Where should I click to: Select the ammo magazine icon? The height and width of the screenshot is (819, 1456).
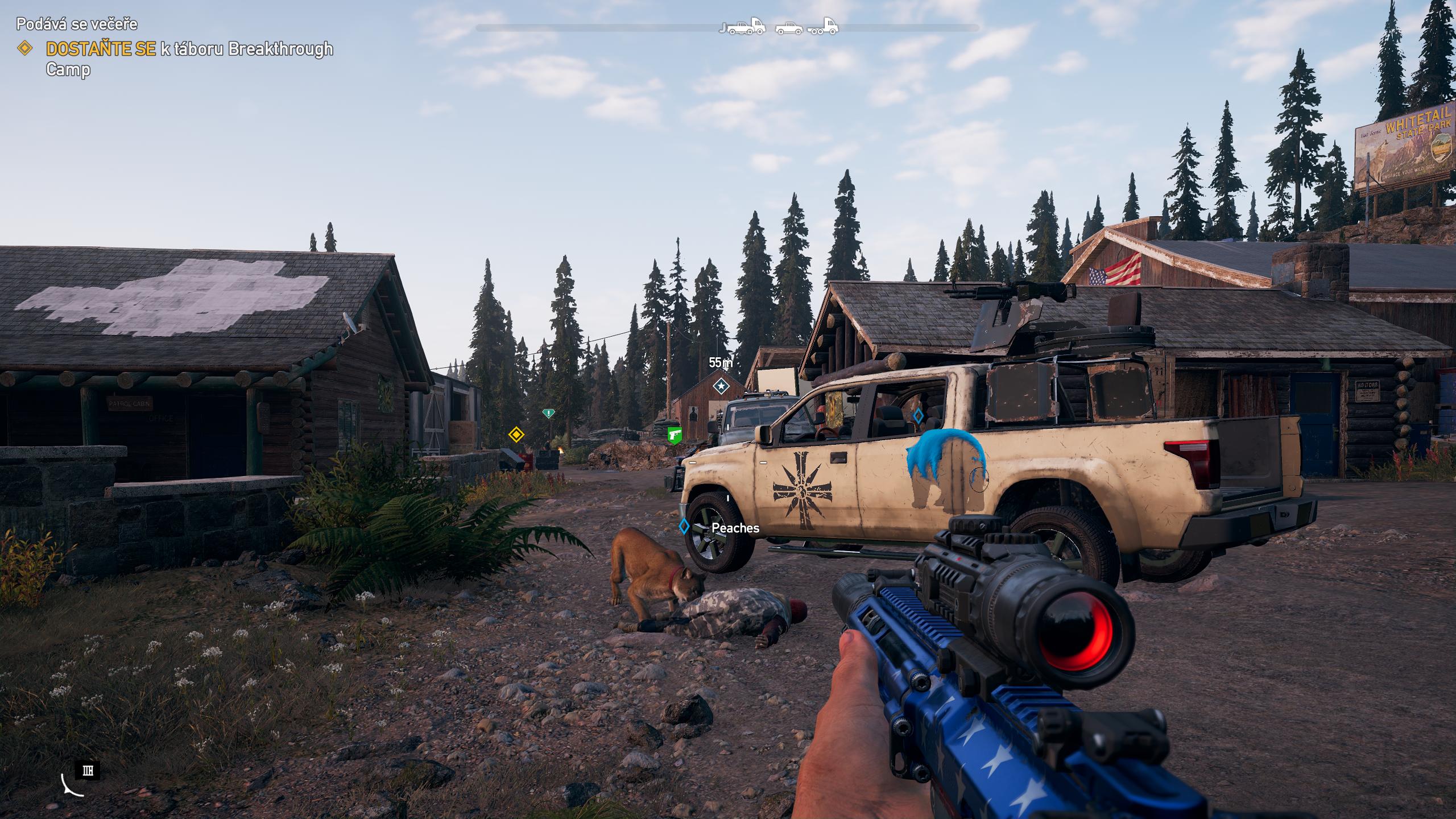click(x=88, y=771)
